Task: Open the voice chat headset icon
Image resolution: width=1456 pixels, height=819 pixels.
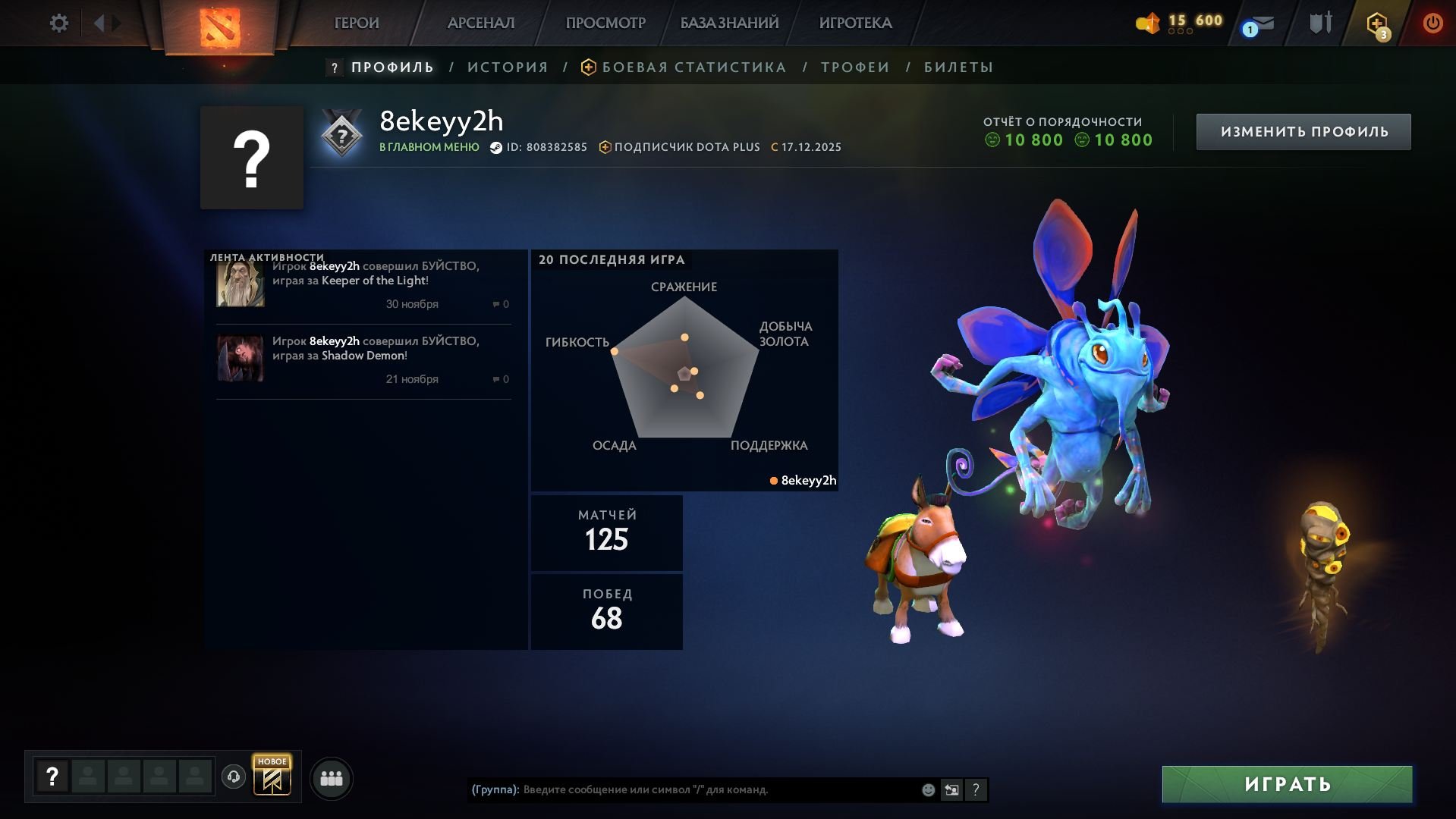Action: click(234, 777)
